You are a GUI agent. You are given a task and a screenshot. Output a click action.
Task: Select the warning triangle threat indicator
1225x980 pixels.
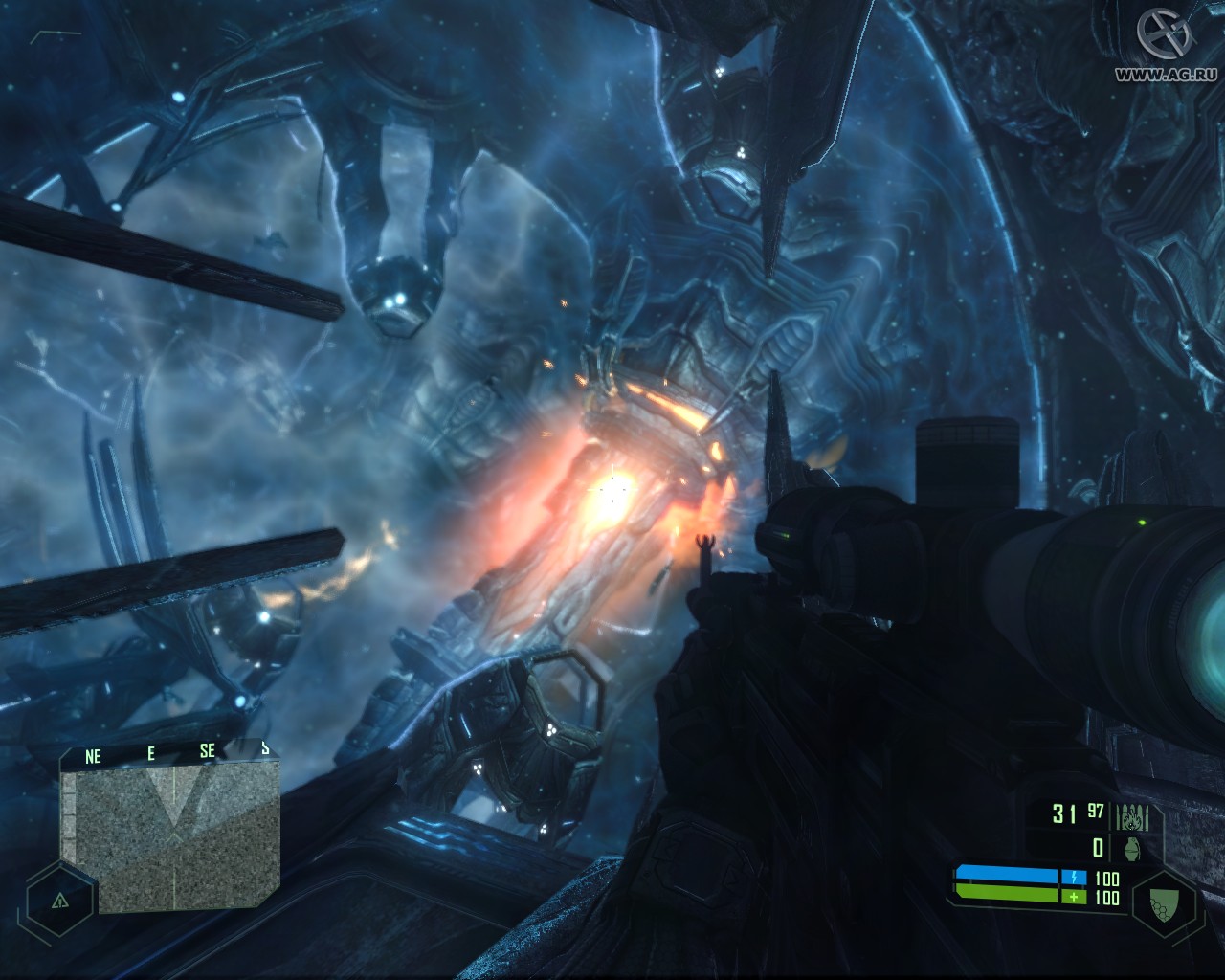click(59, 901)
